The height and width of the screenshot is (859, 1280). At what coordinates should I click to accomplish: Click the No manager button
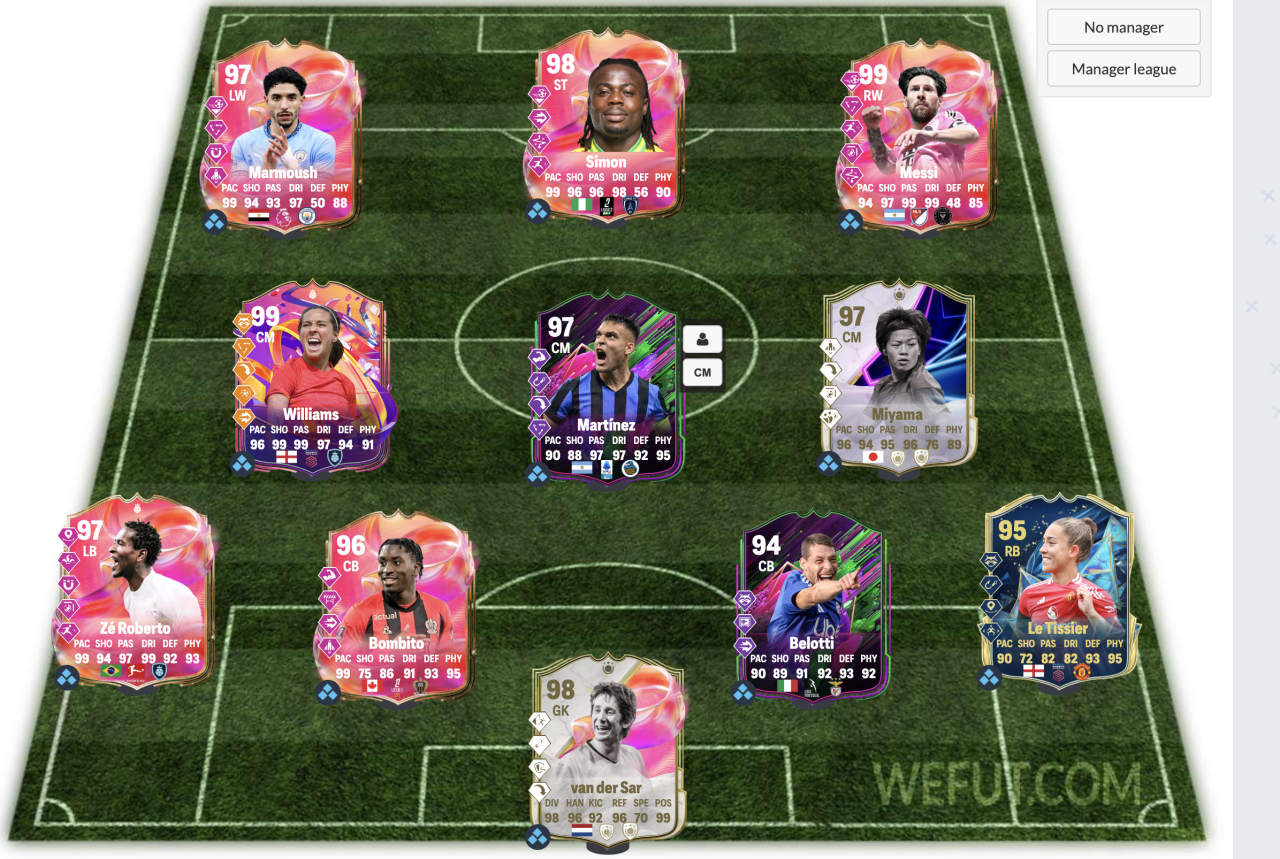pos(1123,27)
